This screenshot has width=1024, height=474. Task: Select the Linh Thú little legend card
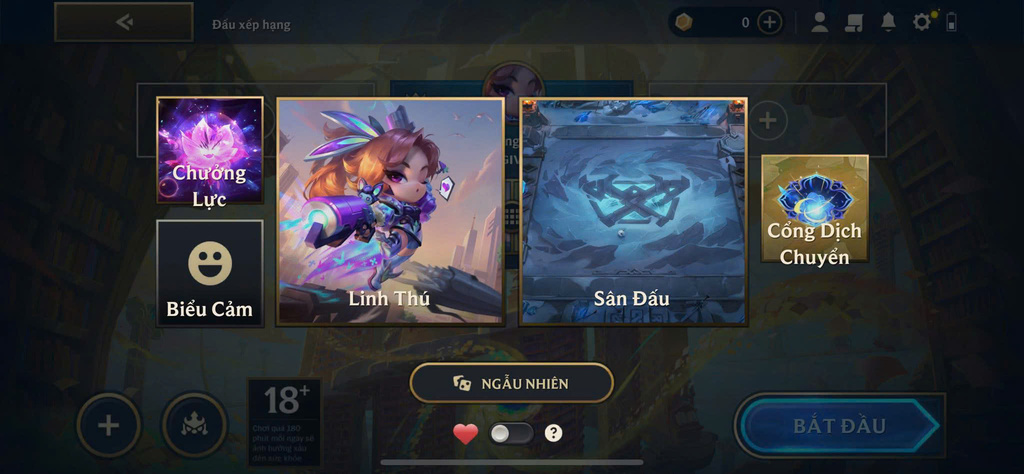[x=390, y=210]
